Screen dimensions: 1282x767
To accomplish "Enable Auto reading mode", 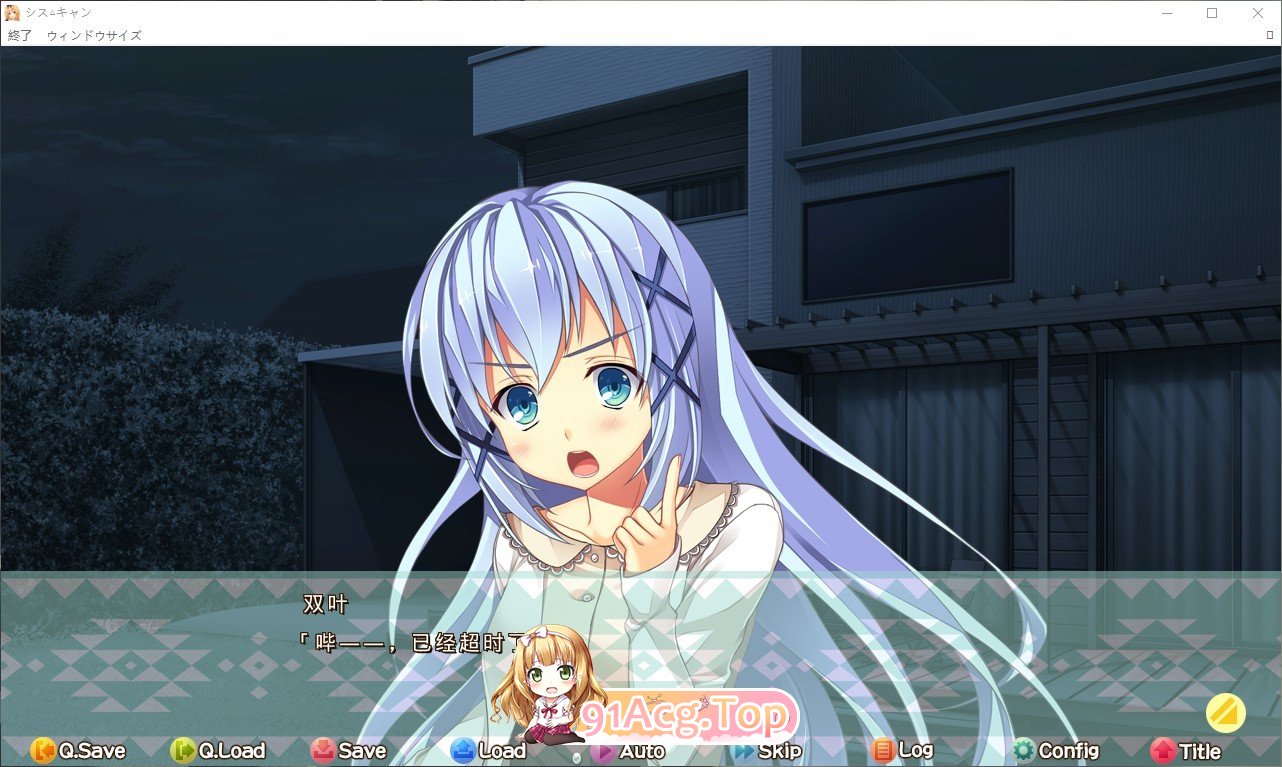I will pyautogui.click(x=630, y=751).
